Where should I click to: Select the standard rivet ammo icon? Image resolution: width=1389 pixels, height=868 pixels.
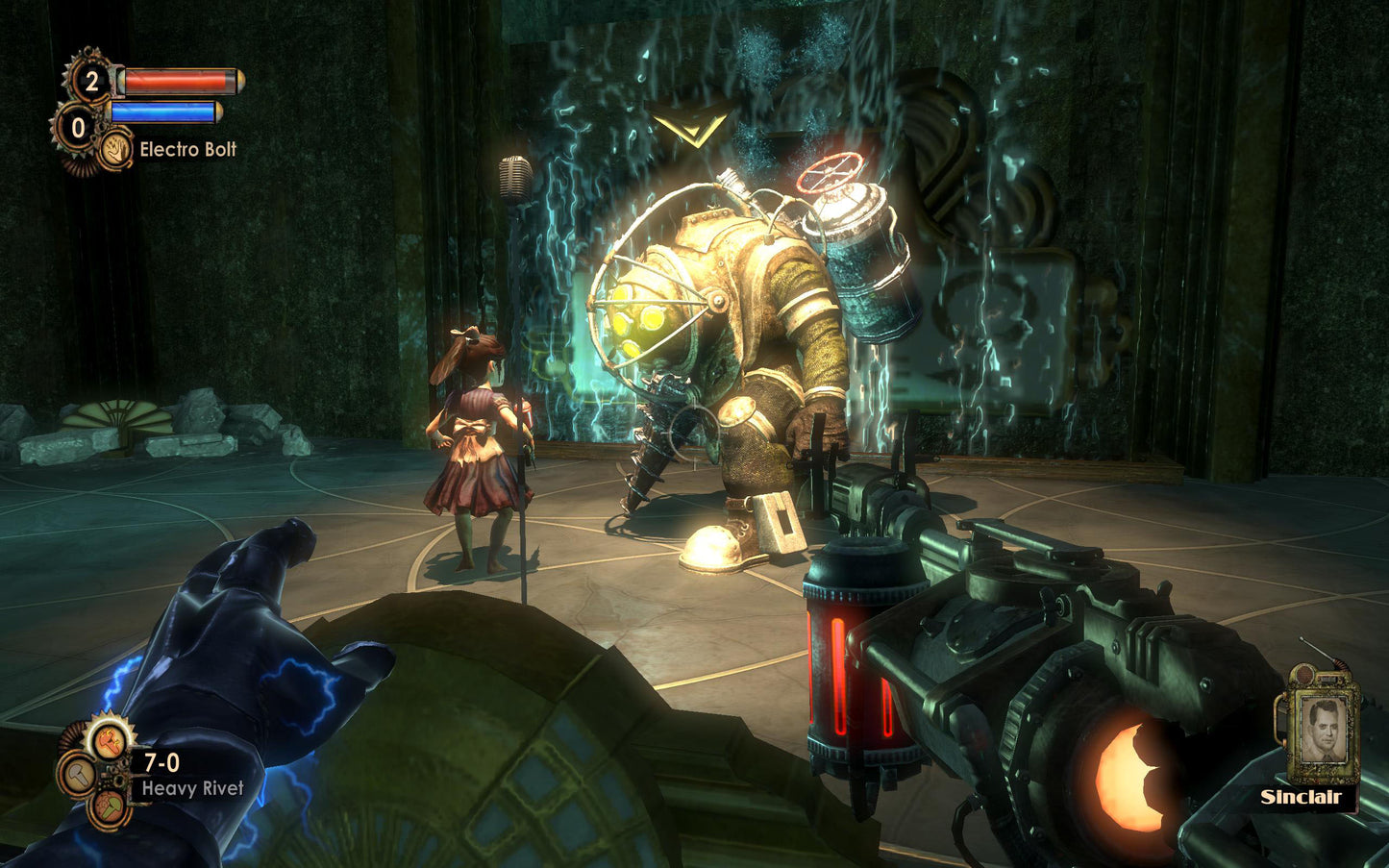pyautogui.click(x=79, y=776)
